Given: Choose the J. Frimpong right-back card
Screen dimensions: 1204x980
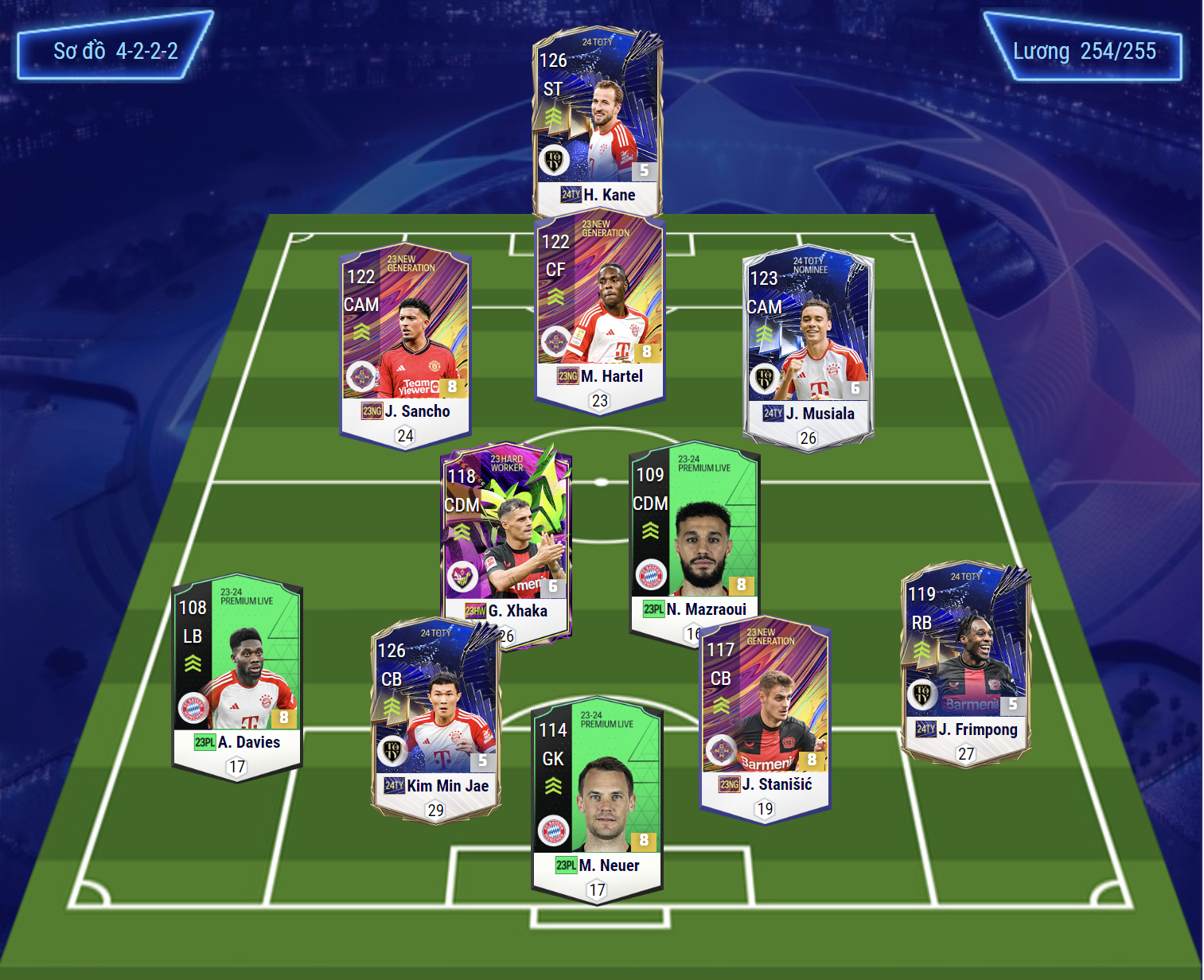Looking at the screenshot, I should pyautogui.click(x=965, y=660).
